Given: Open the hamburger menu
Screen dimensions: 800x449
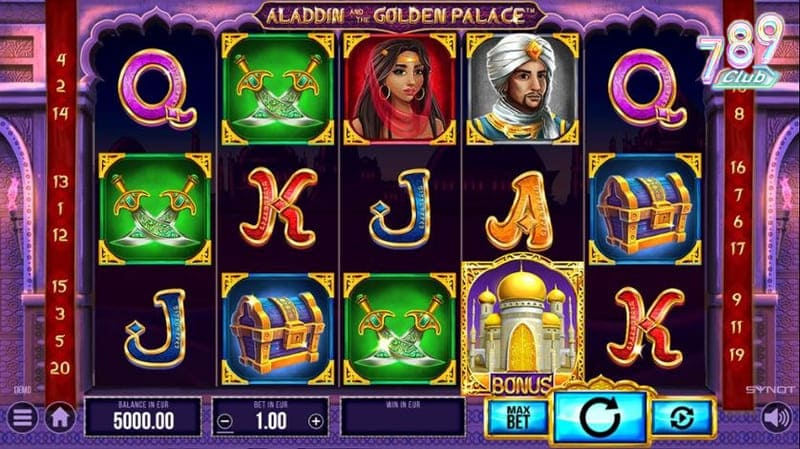Looking at the screenshot, I should [21, 416].
